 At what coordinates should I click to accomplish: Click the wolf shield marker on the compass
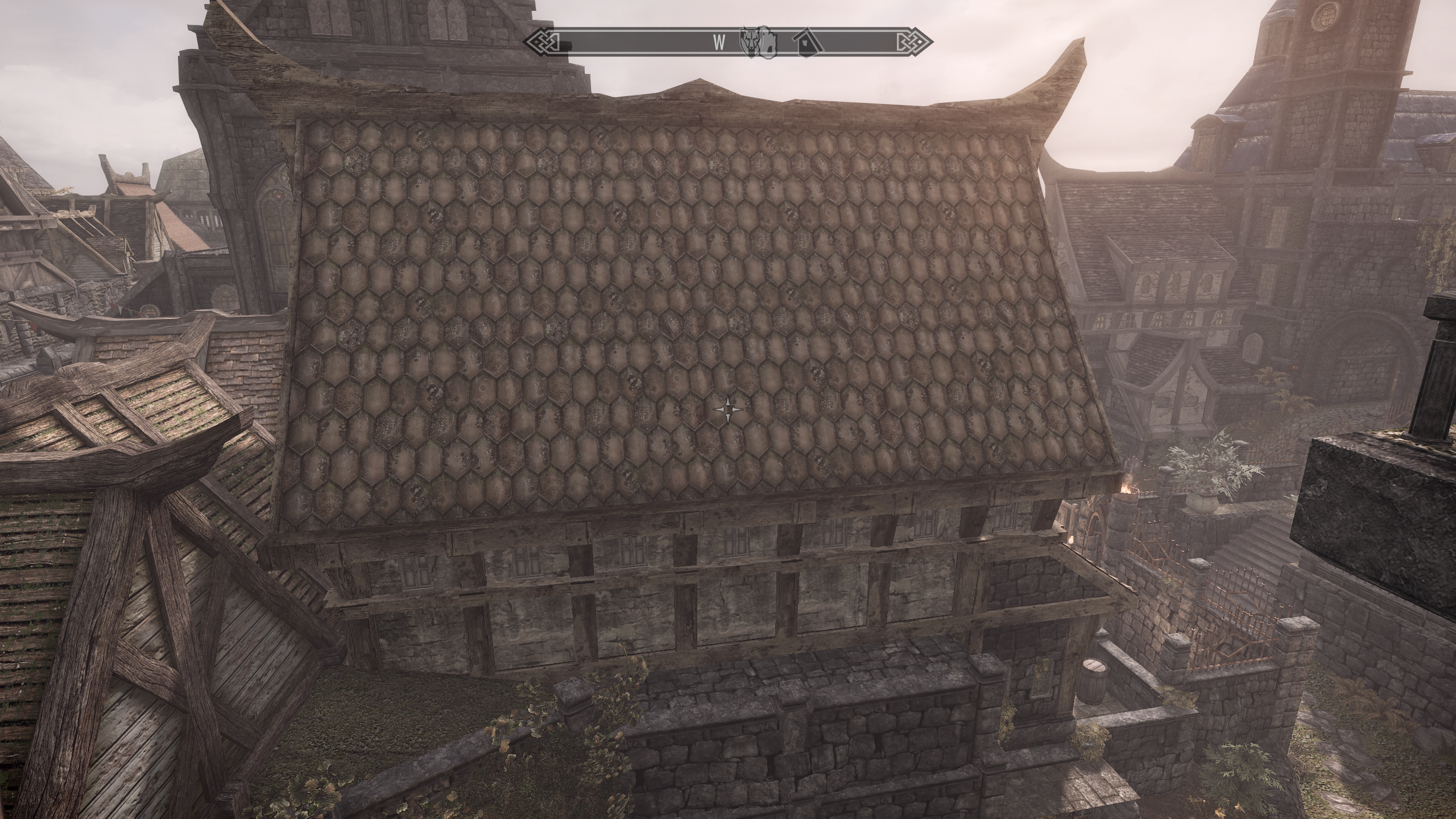[x=750, y=42]
